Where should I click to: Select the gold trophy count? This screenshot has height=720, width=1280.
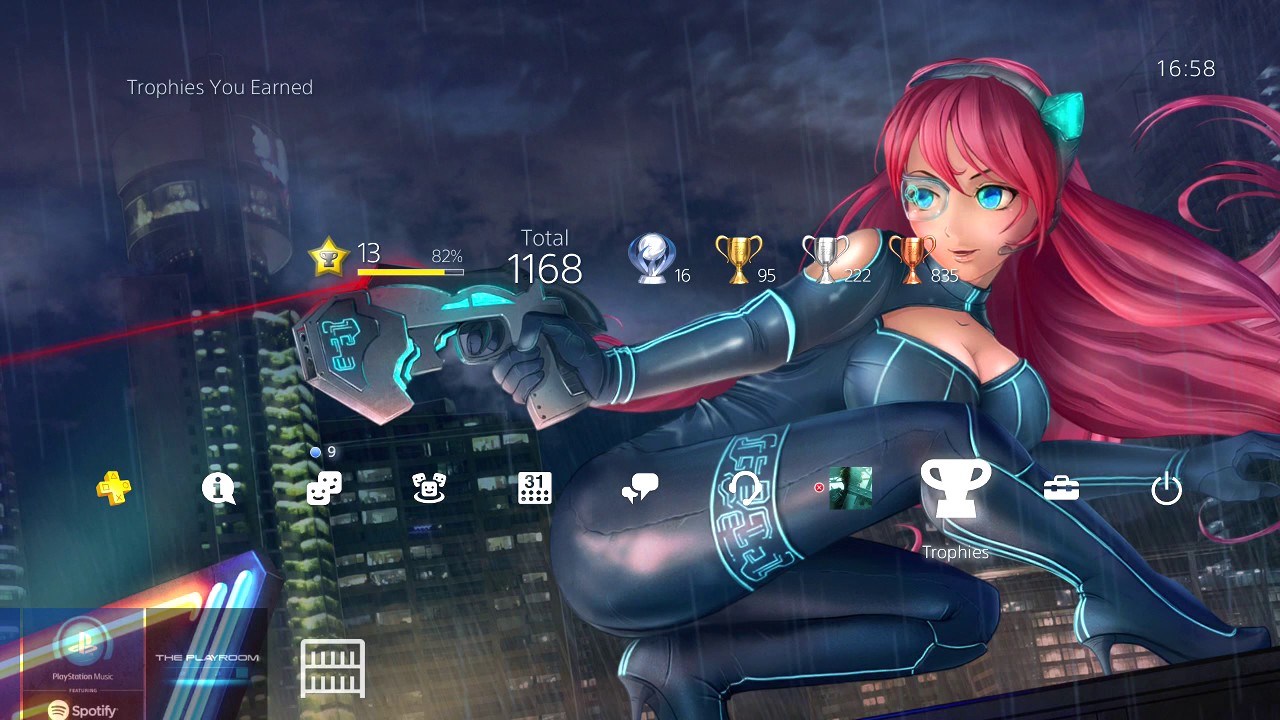coord(744,258)
